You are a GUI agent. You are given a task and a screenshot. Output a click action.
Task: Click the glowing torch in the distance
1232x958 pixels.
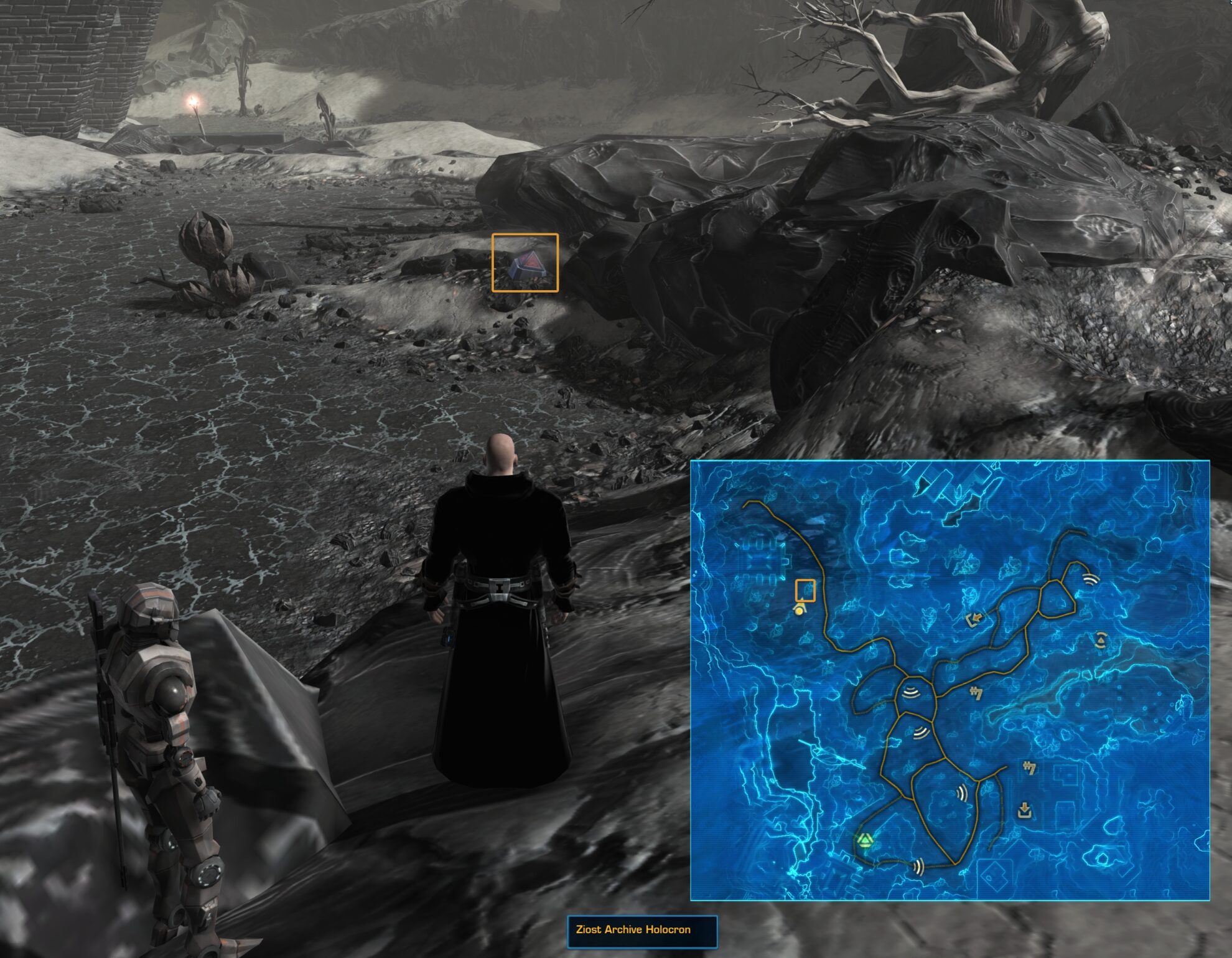pos(193,101)
